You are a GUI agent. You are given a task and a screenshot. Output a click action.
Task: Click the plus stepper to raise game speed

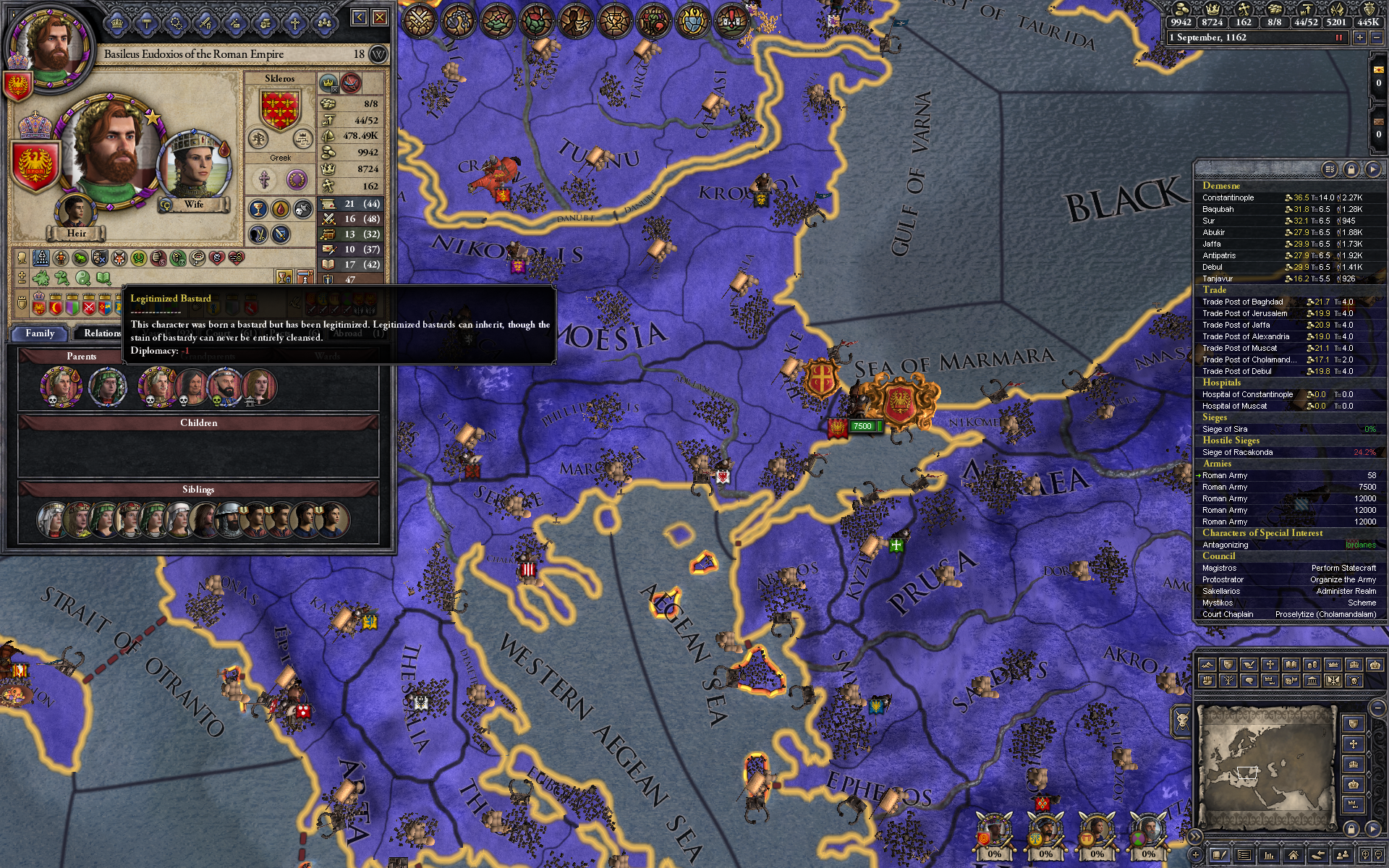[1360, 38]
